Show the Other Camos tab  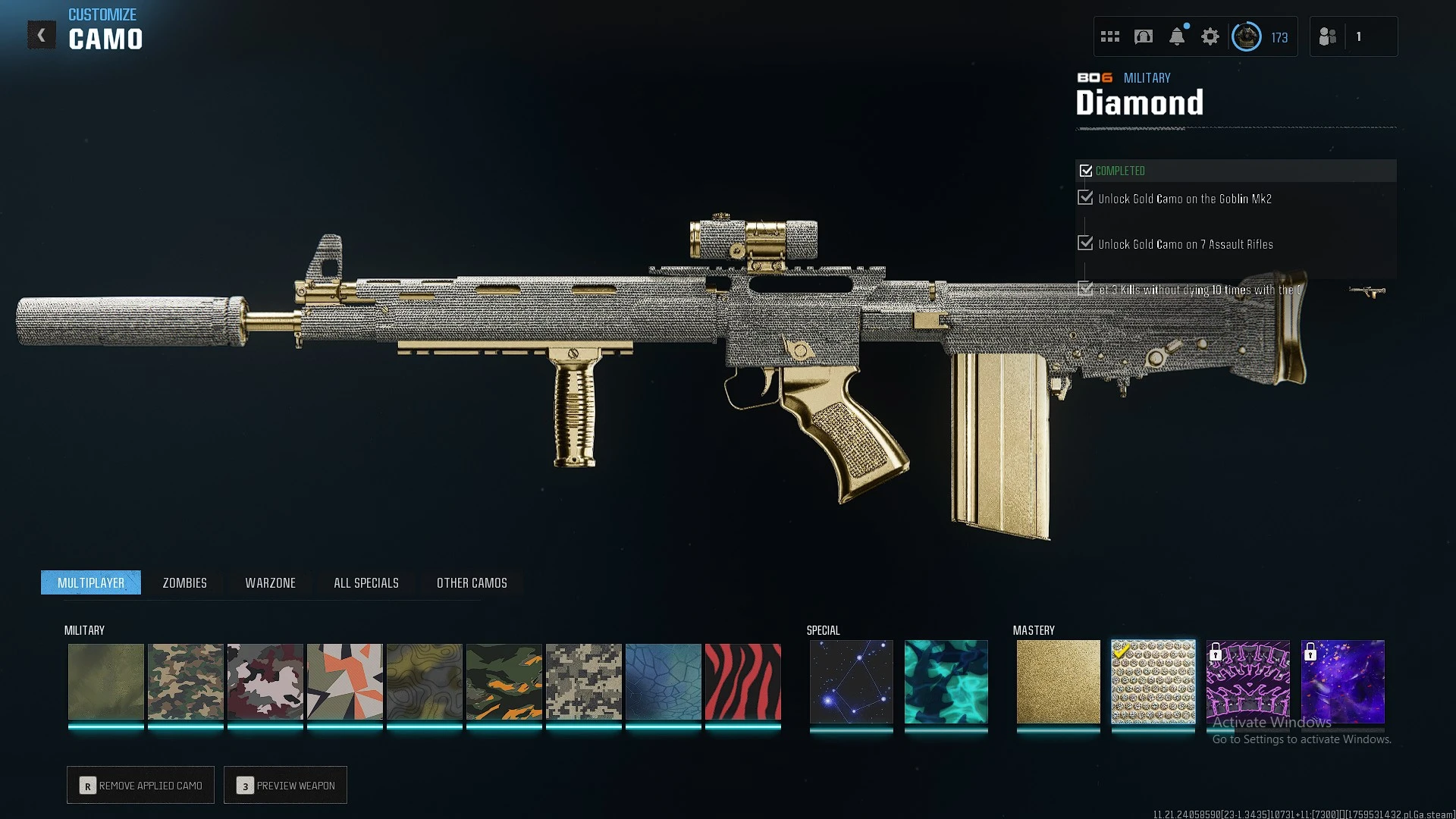click(x=472, y=582)
